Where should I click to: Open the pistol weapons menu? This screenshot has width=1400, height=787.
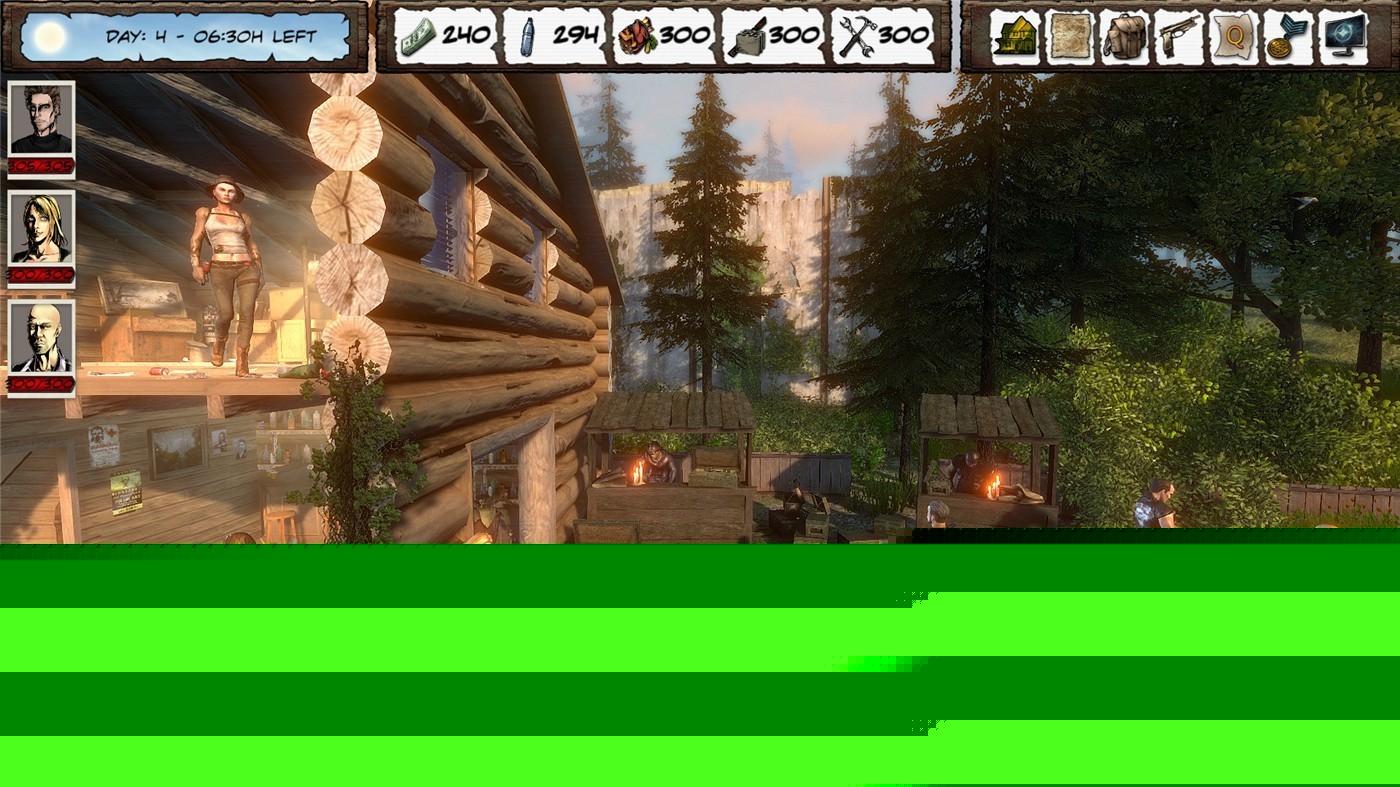click(1180, 38)
